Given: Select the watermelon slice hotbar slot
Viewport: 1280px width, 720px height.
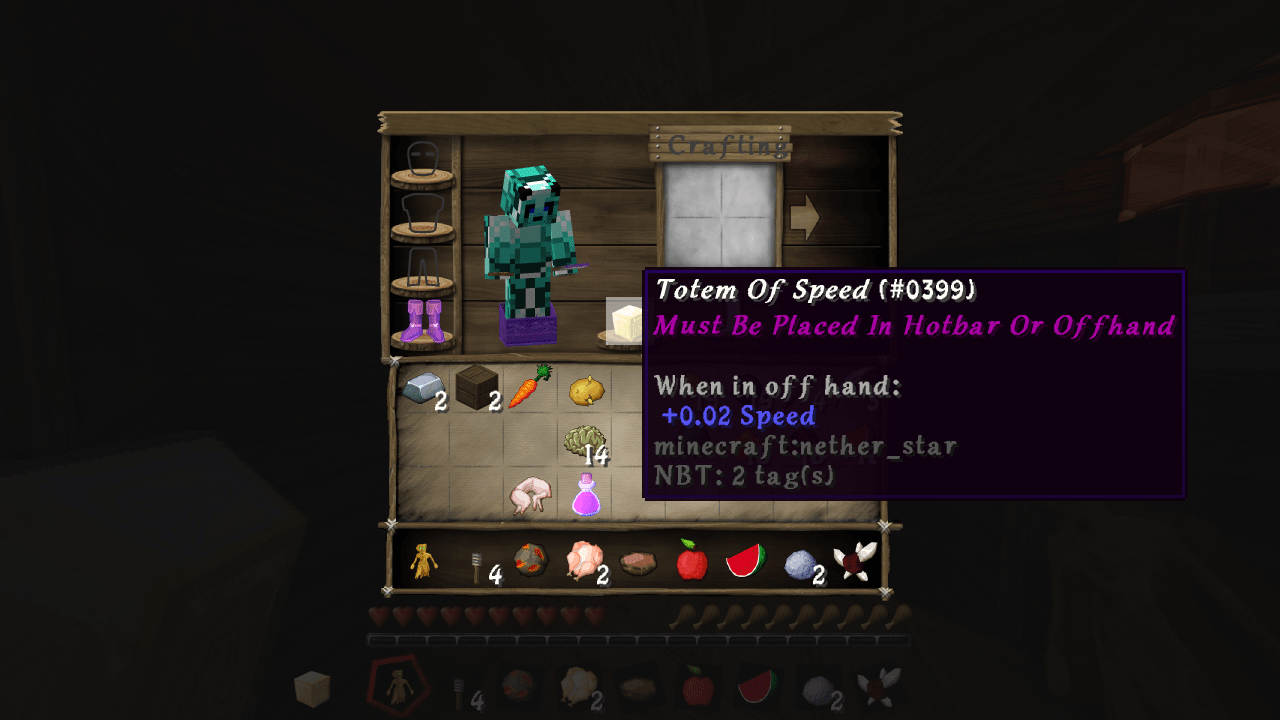Looking at the screenshot, I should 746,561.
